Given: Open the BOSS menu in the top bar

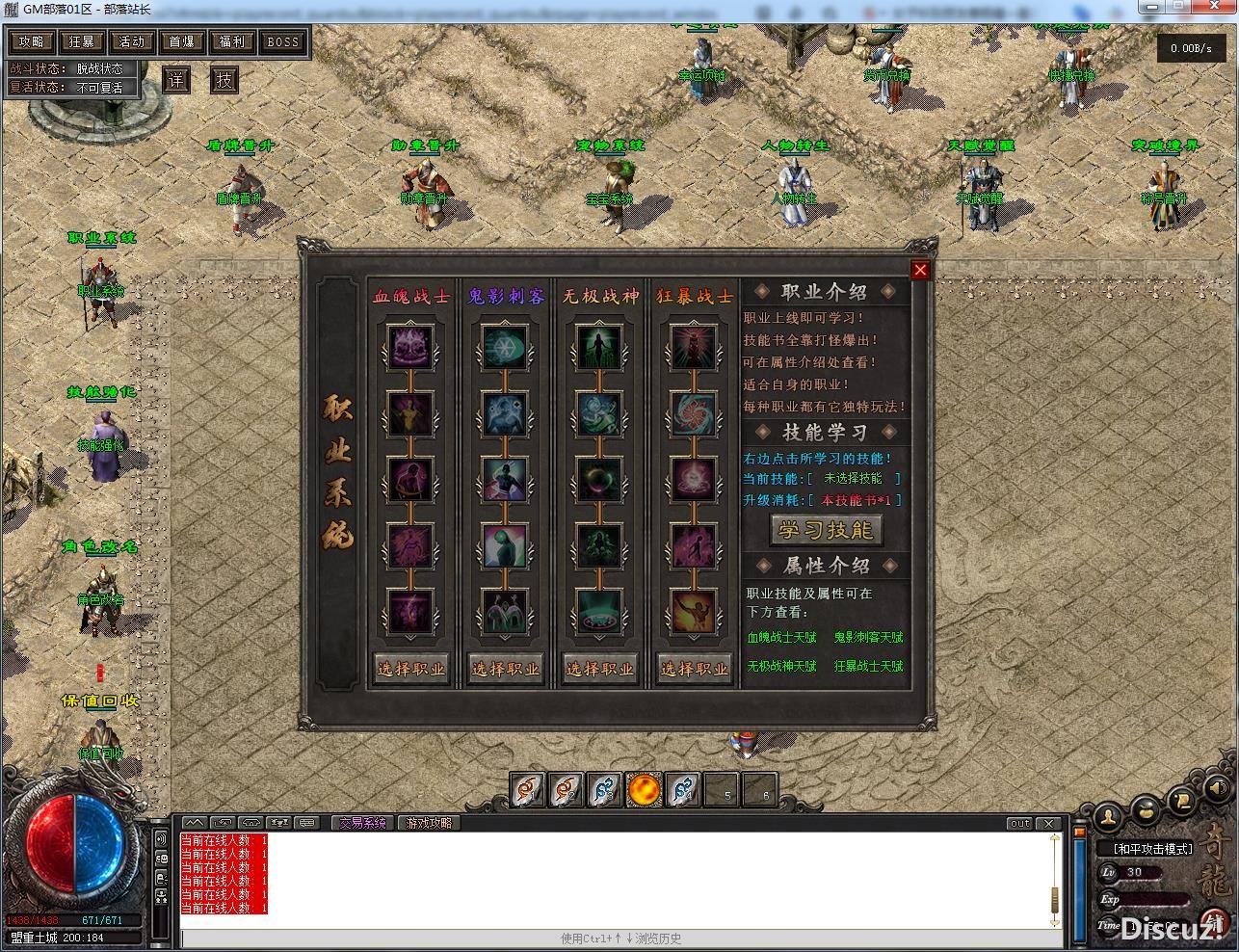Looking at the screenshot, I should [283, 41].
